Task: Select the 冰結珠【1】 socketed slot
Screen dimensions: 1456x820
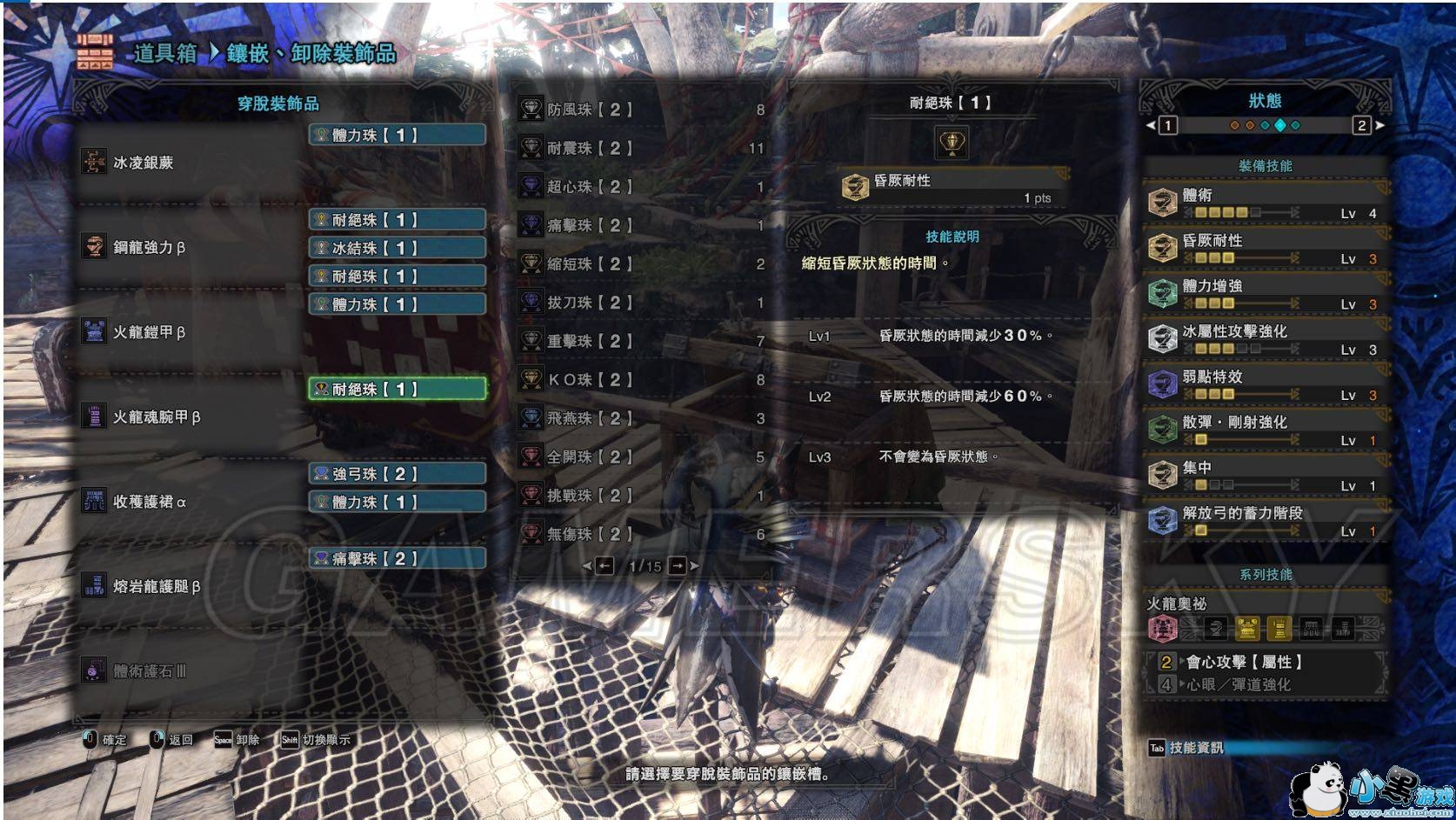Action: [x=397, y=248]
